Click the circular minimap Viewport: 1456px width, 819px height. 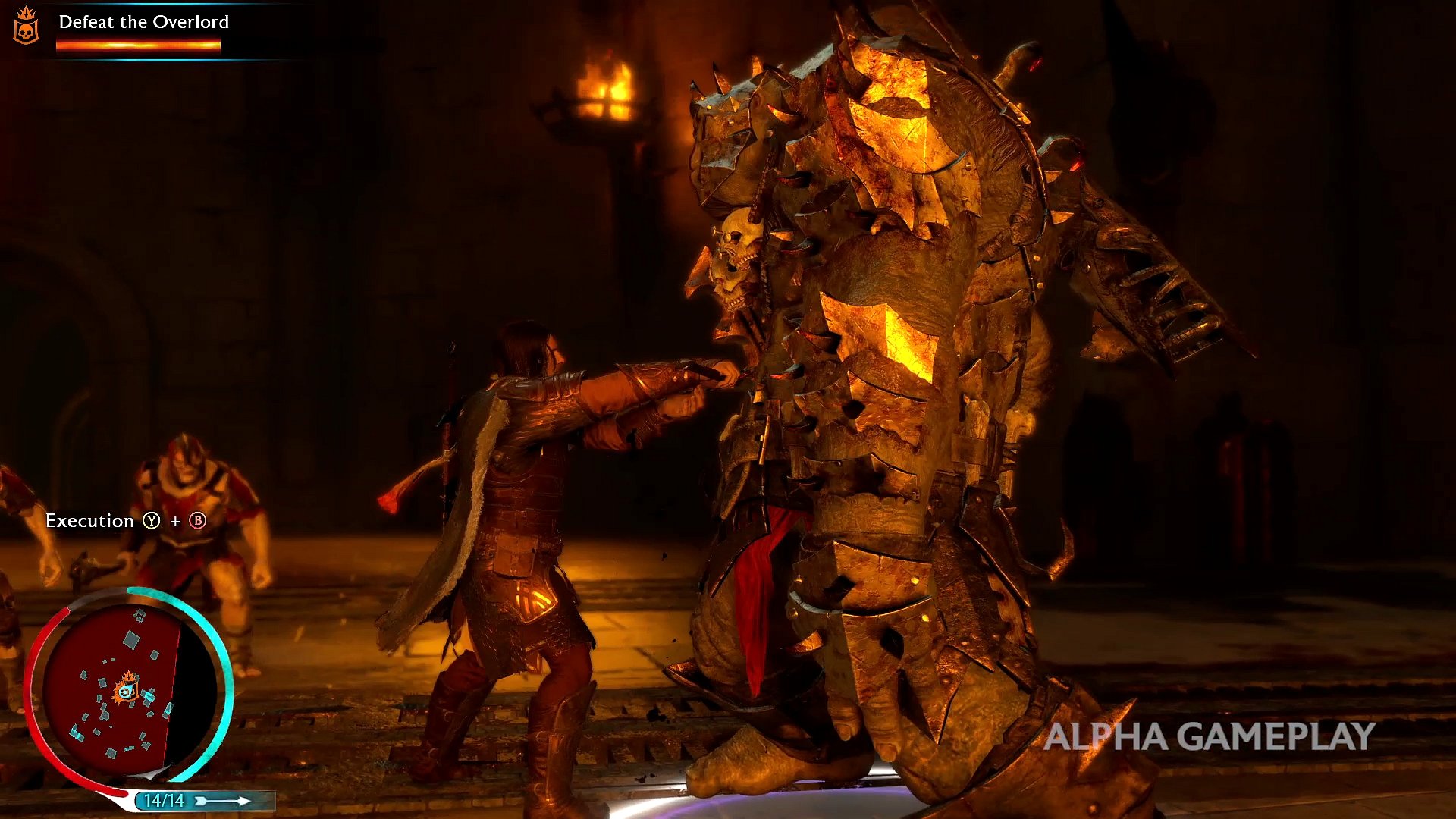129,690
